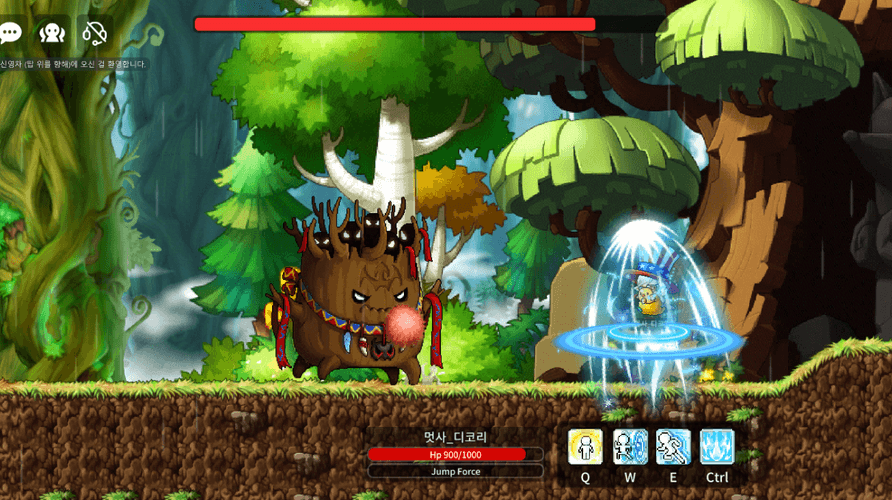Trigger the running dash skill
The height and width of the screenshot is (500, 892).
coord(673,447)
